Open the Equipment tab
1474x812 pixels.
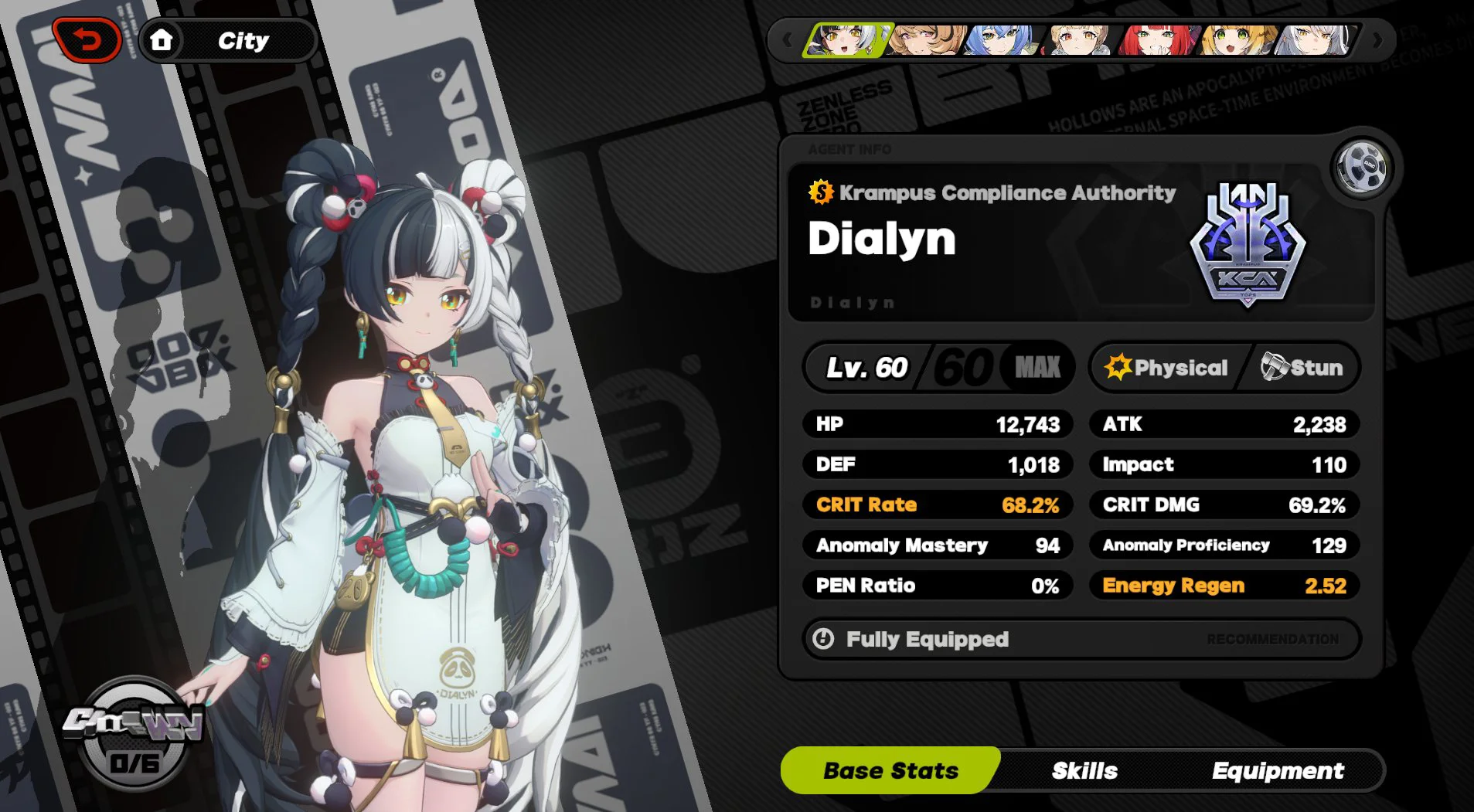(x=1278, y=770)
